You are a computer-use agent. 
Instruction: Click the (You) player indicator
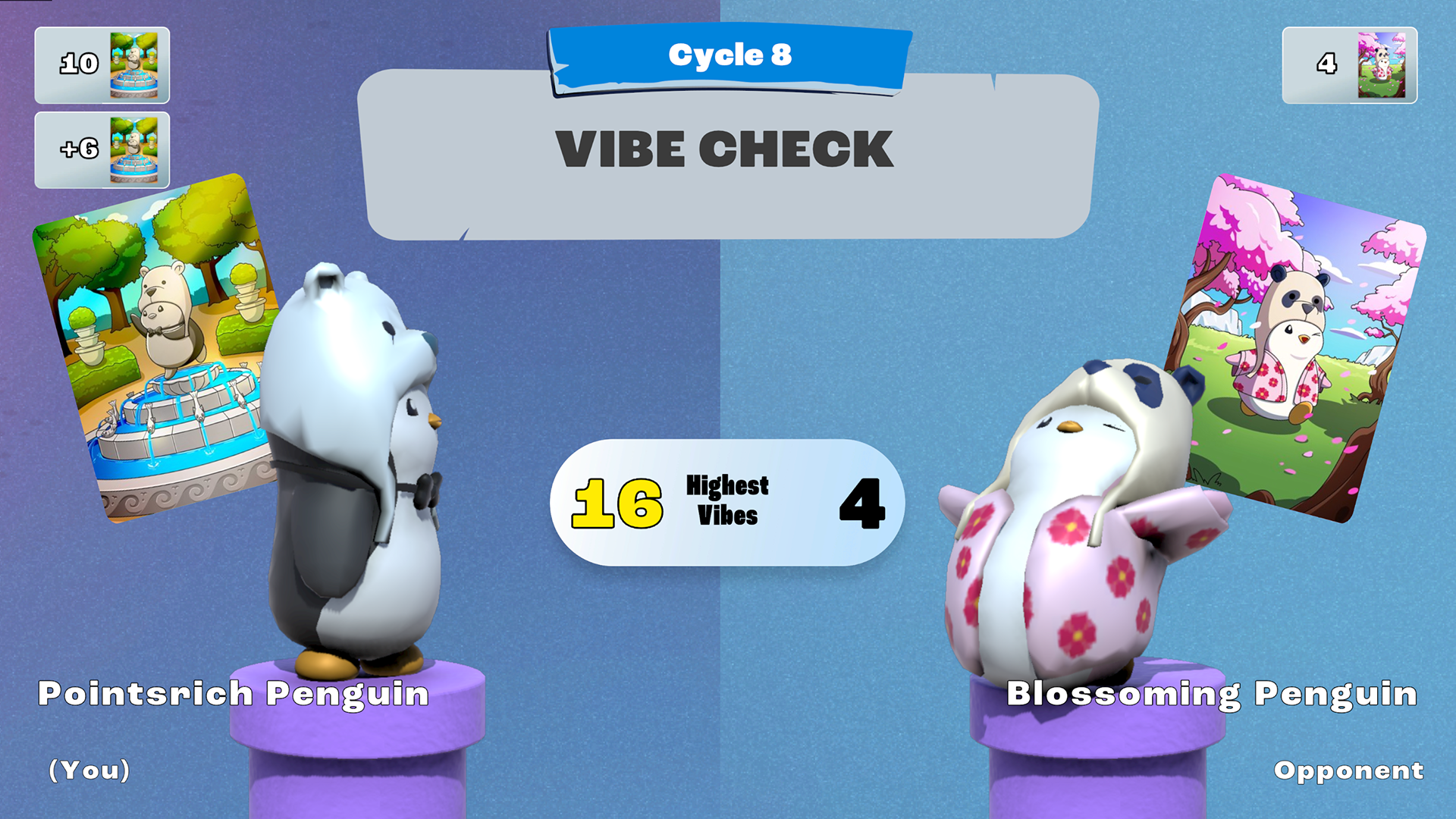coord(89,771)
